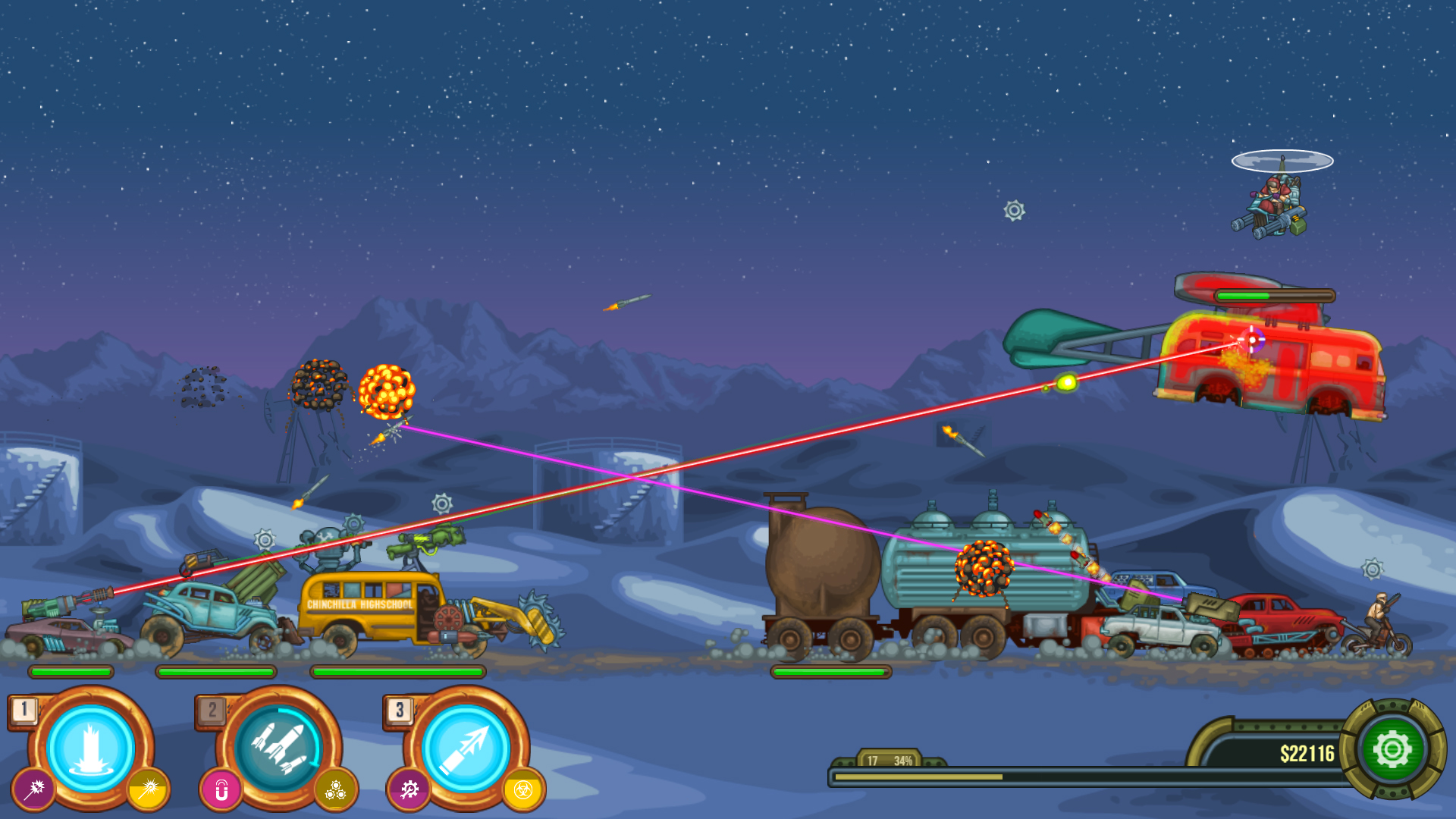Fire the piercing bullet ability
The image size is (1456, 819).
click(x=466, y=749)
